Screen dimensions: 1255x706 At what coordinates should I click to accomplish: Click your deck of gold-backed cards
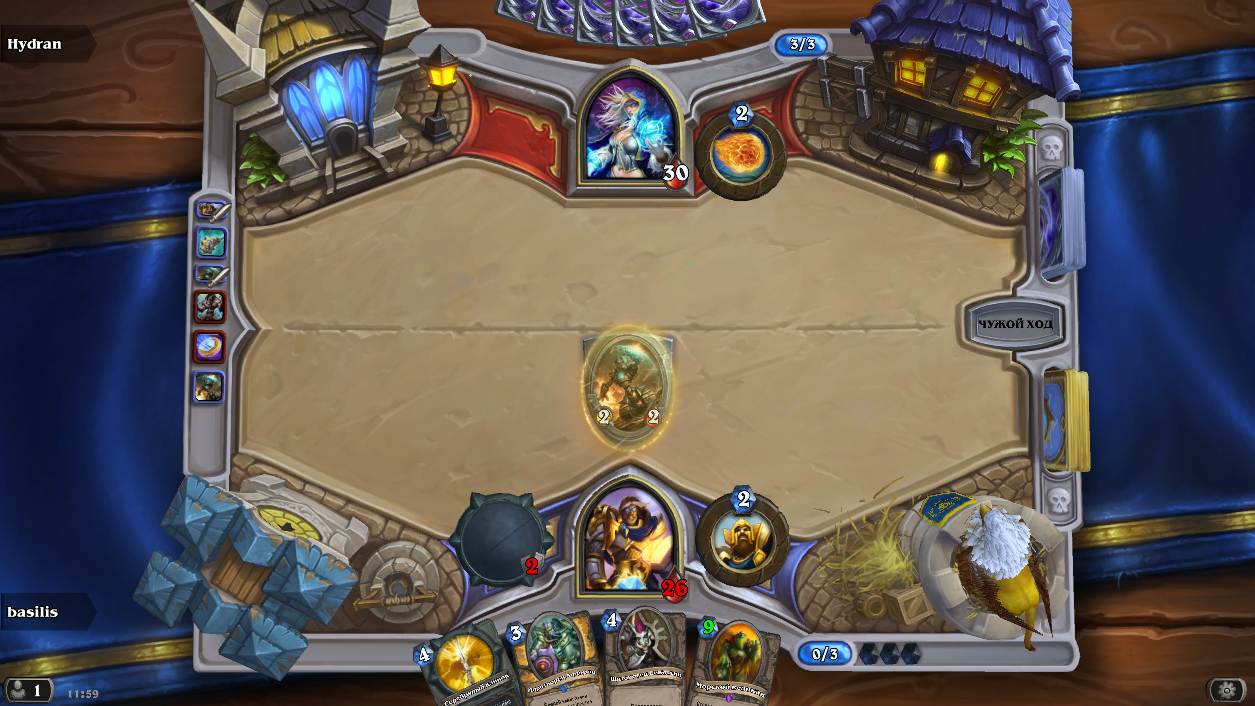pyautogui.click(x=1064, y=420)
